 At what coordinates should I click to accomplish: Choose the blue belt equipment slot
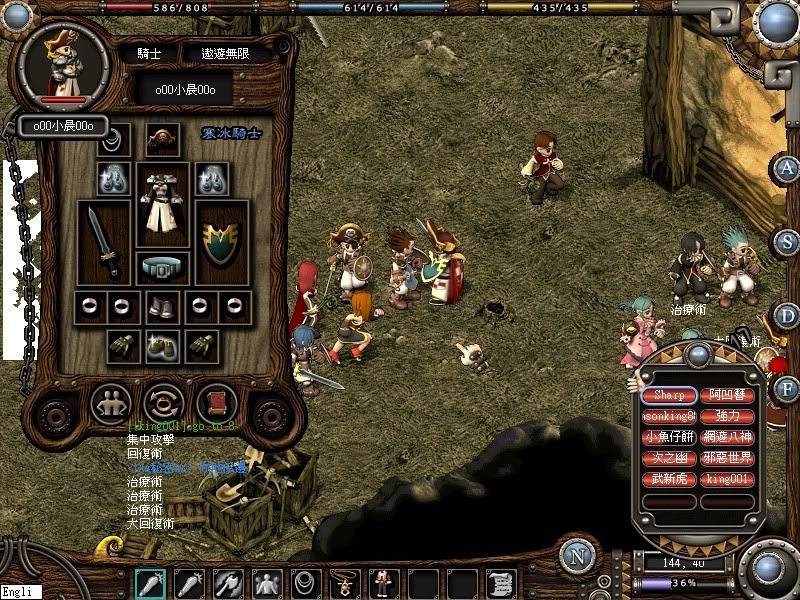point(162,268)
